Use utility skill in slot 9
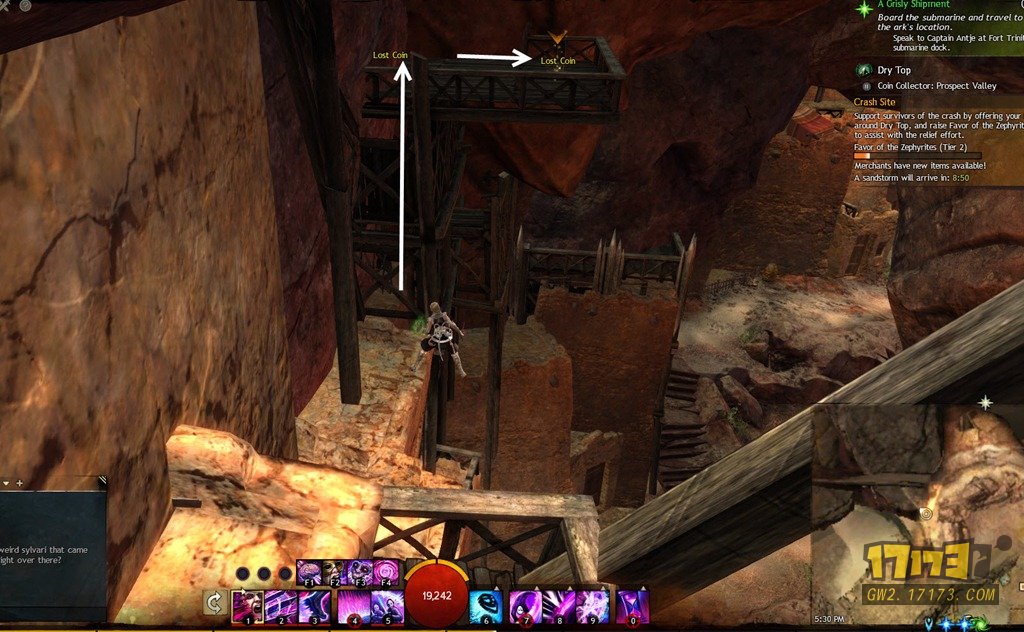 coord(592,606)
